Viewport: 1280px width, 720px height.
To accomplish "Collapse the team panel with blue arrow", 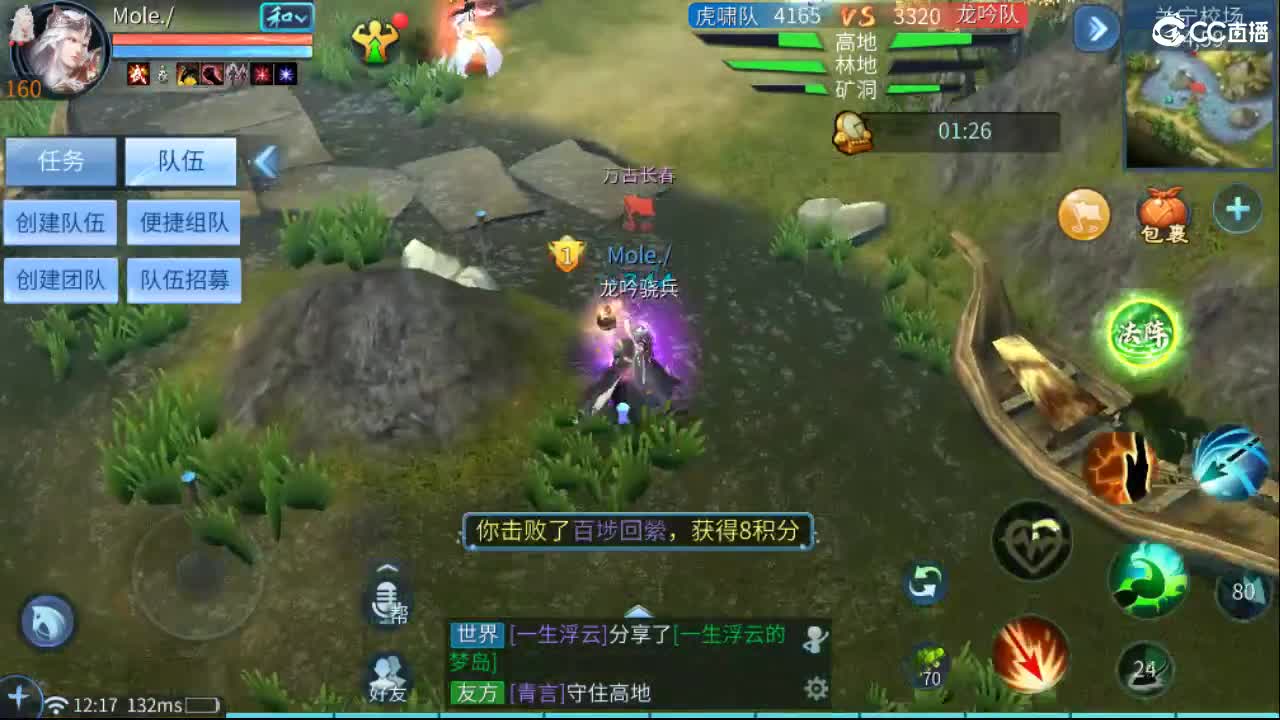I will click(265, 161).
